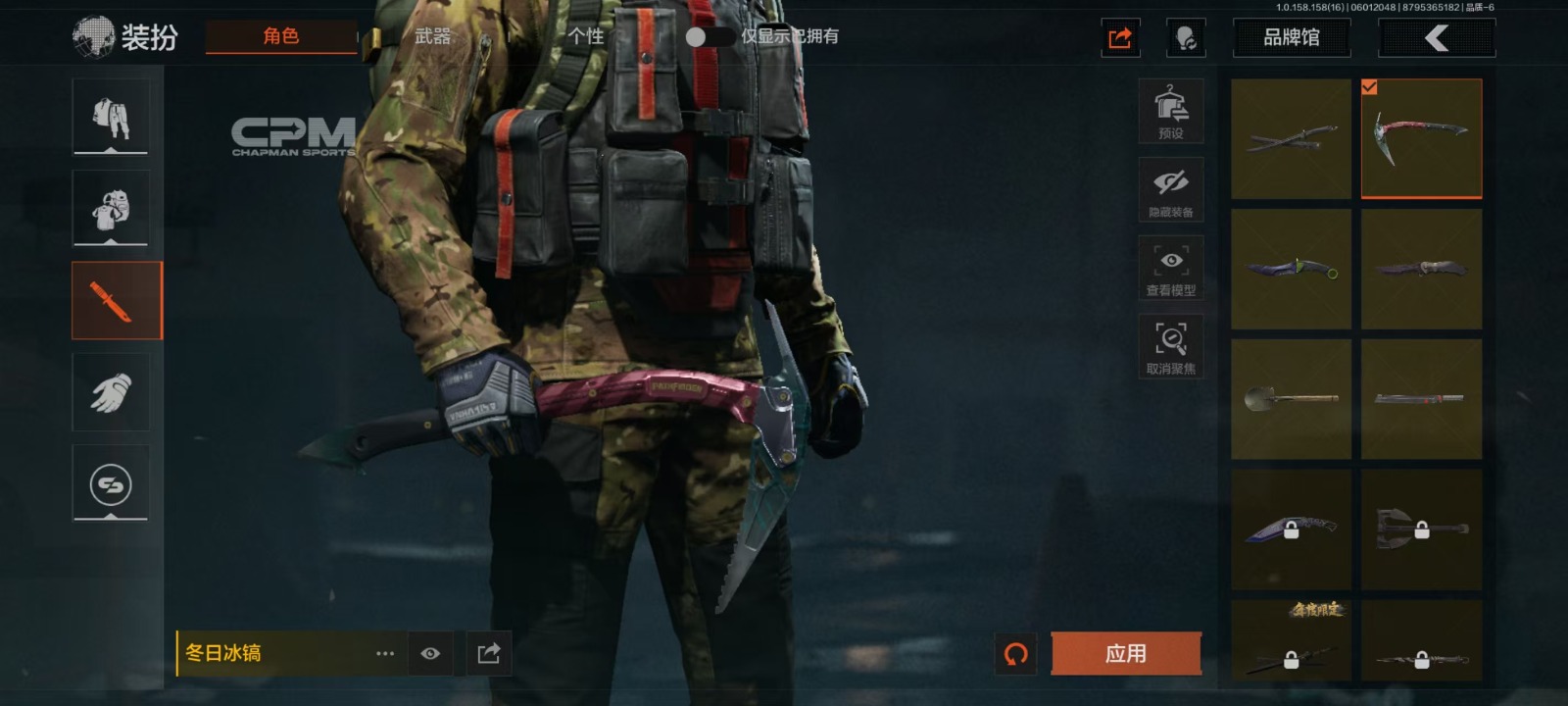This screenshot has height=706, width=1568.
Task: Switch to the 武器 tab
Action: coord(432,36)
